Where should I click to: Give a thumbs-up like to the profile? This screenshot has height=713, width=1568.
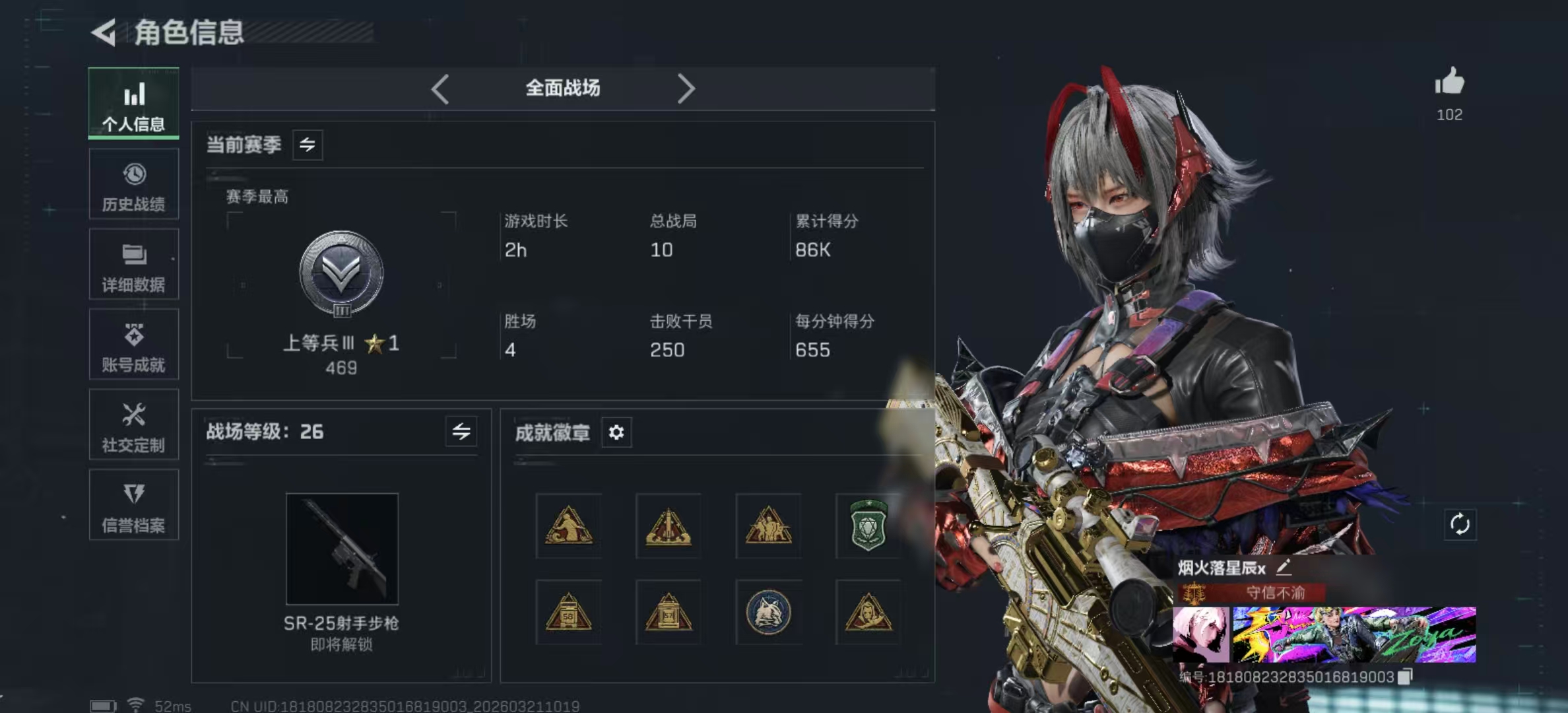tap(1449, 83)
